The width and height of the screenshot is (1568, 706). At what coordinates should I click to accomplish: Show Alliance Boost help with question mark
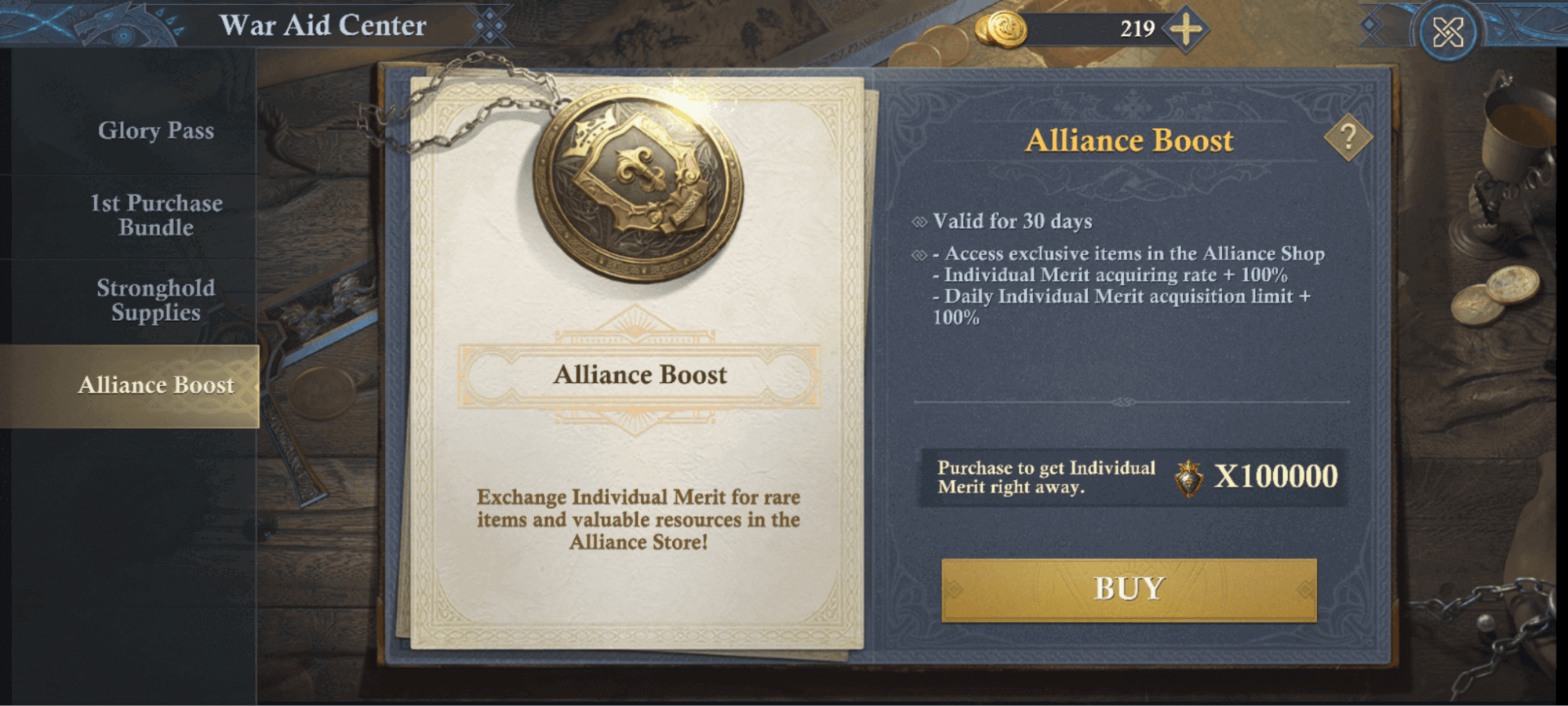pyautogui.click(x=1348, y=138)
